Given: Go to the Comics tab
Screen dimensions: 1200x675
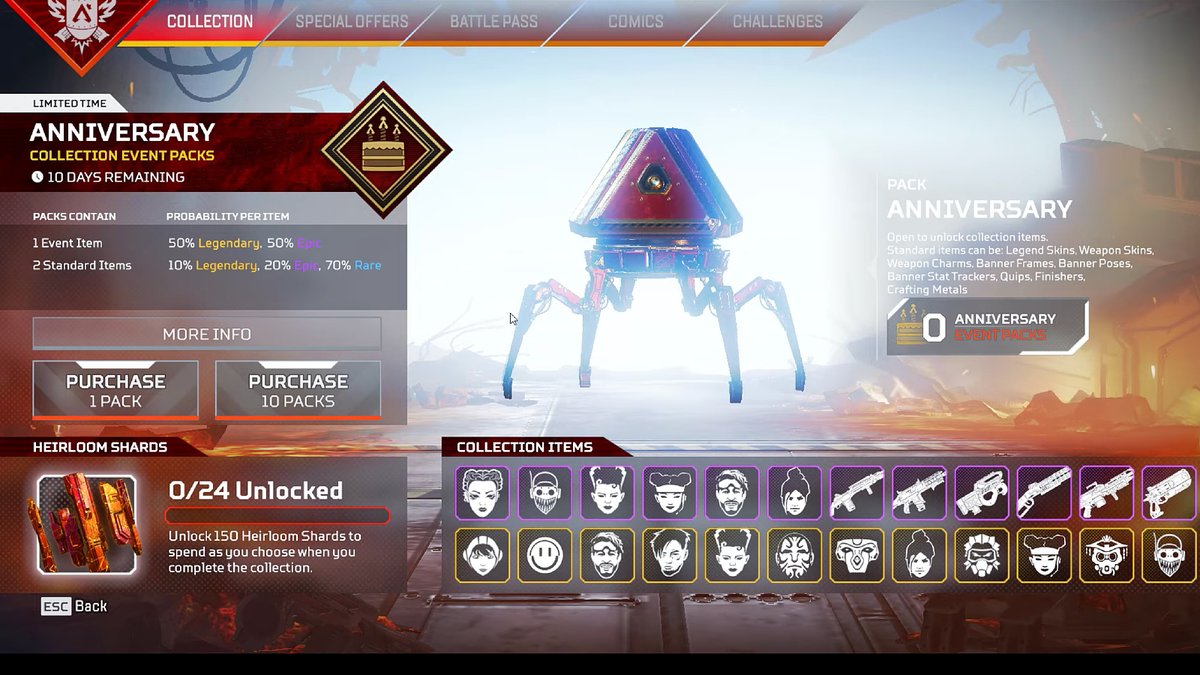Looking at the screenshot, I should pos(635,21).
